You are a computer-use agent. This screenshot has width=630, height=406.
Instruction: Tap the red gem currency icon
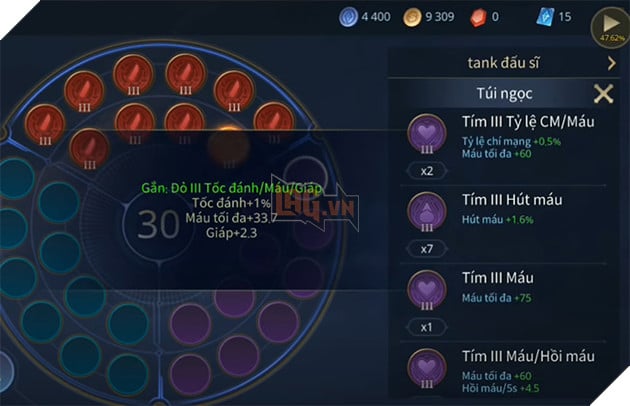tap(477, 17)
